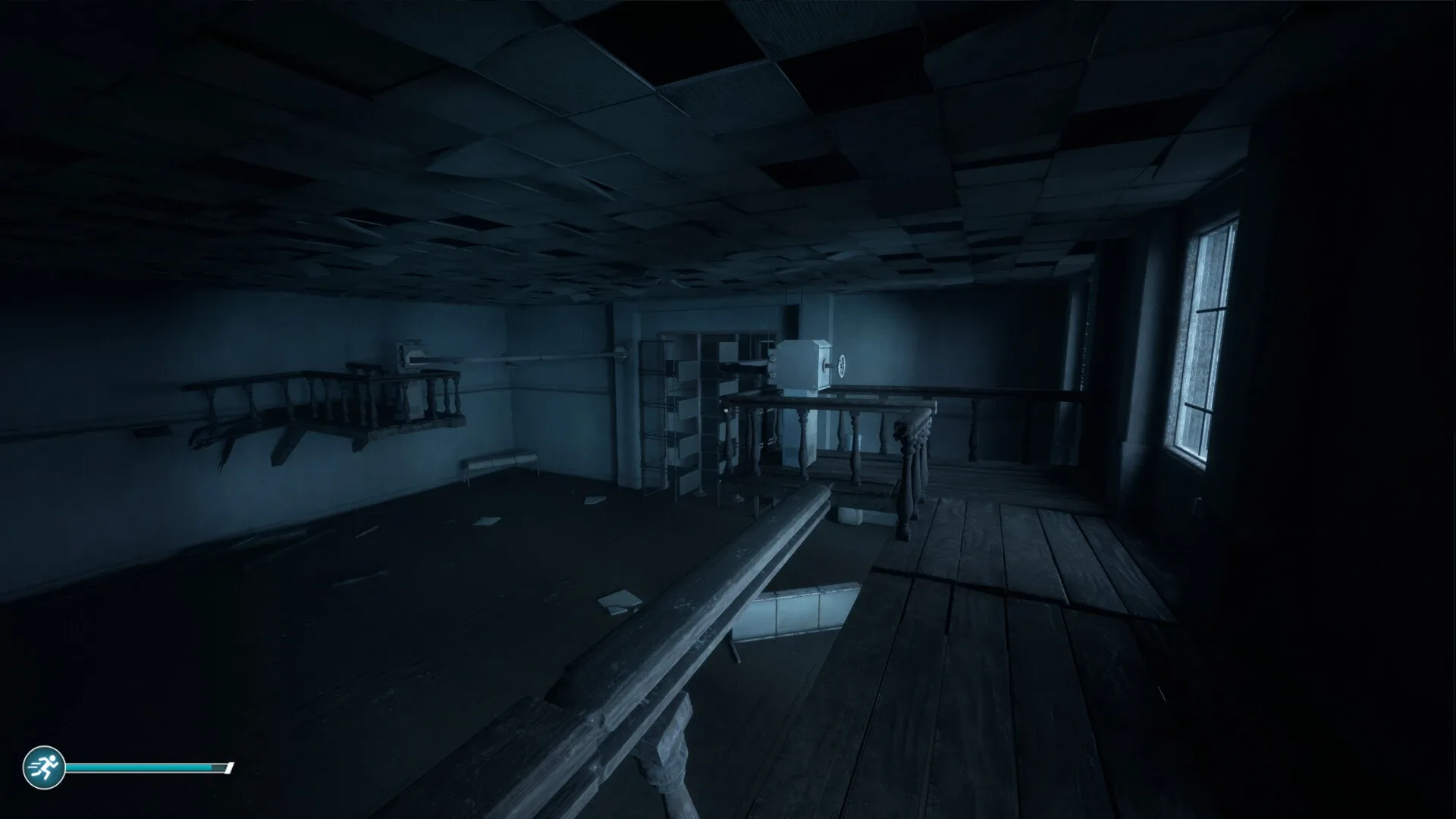Toggle the small white dot near the valve machine
This screenshot has width=1456, height=819.
[726, 410]
